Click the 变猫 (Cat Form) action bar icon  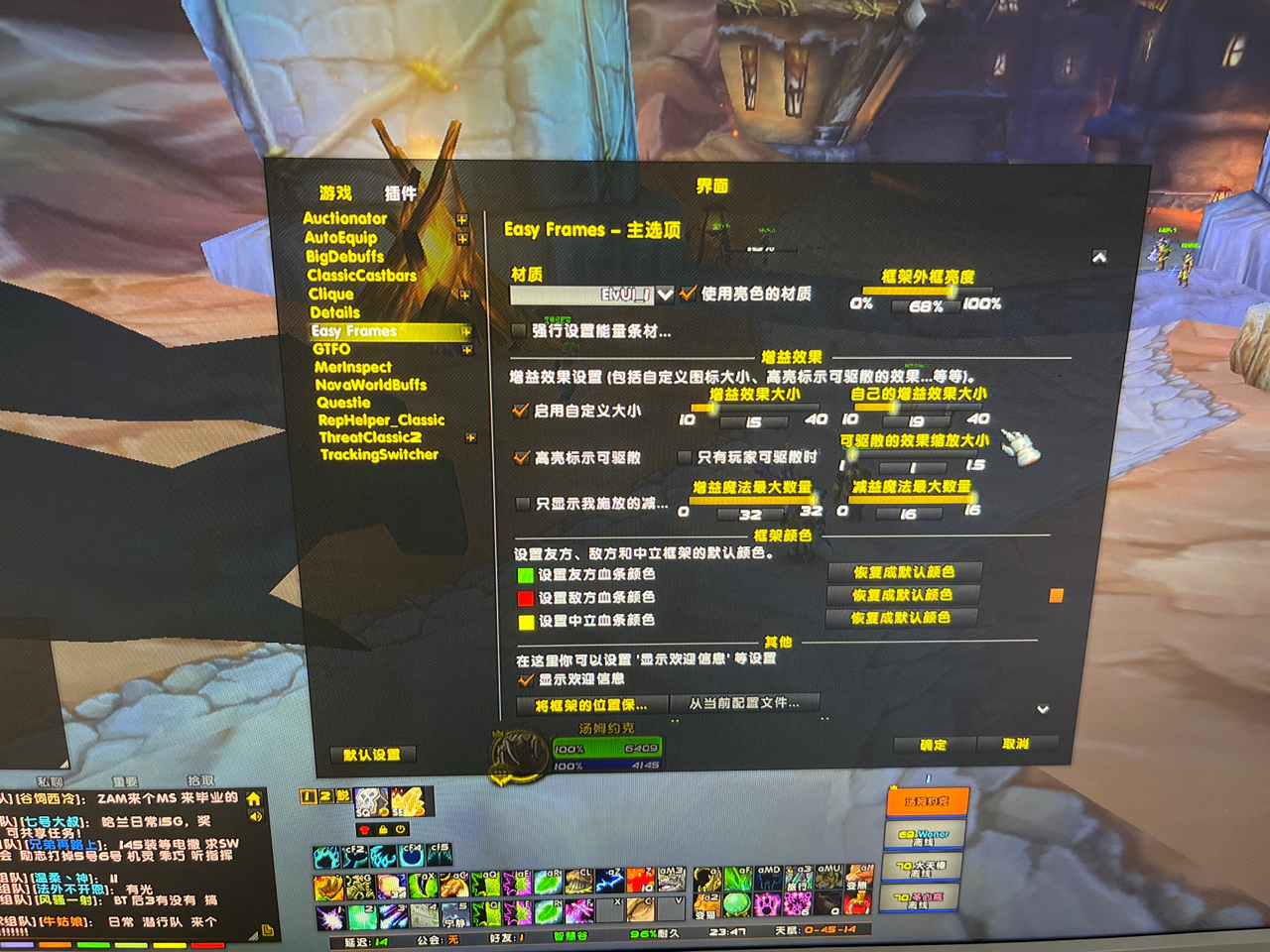[x=706, y=905]
